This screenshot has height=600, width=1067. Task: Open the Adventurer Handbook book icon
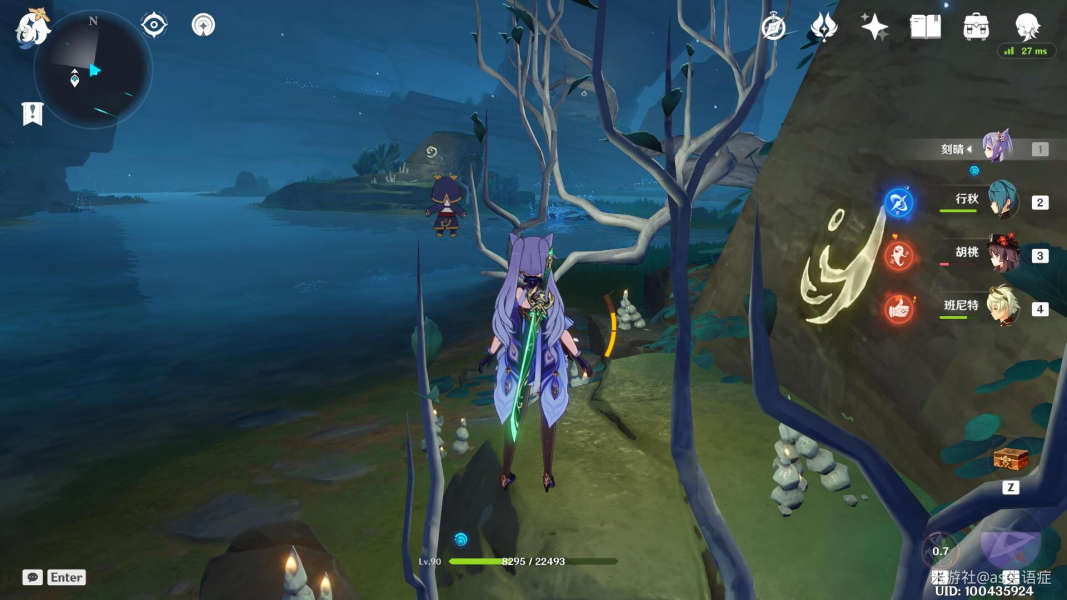[x=925, y=27]
